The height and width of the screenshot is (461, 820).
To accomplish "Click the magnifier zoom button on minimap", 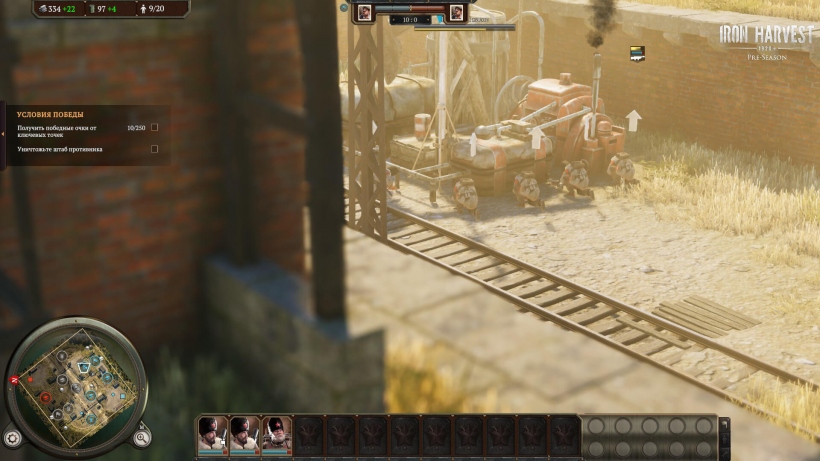I will pos(142,436).
